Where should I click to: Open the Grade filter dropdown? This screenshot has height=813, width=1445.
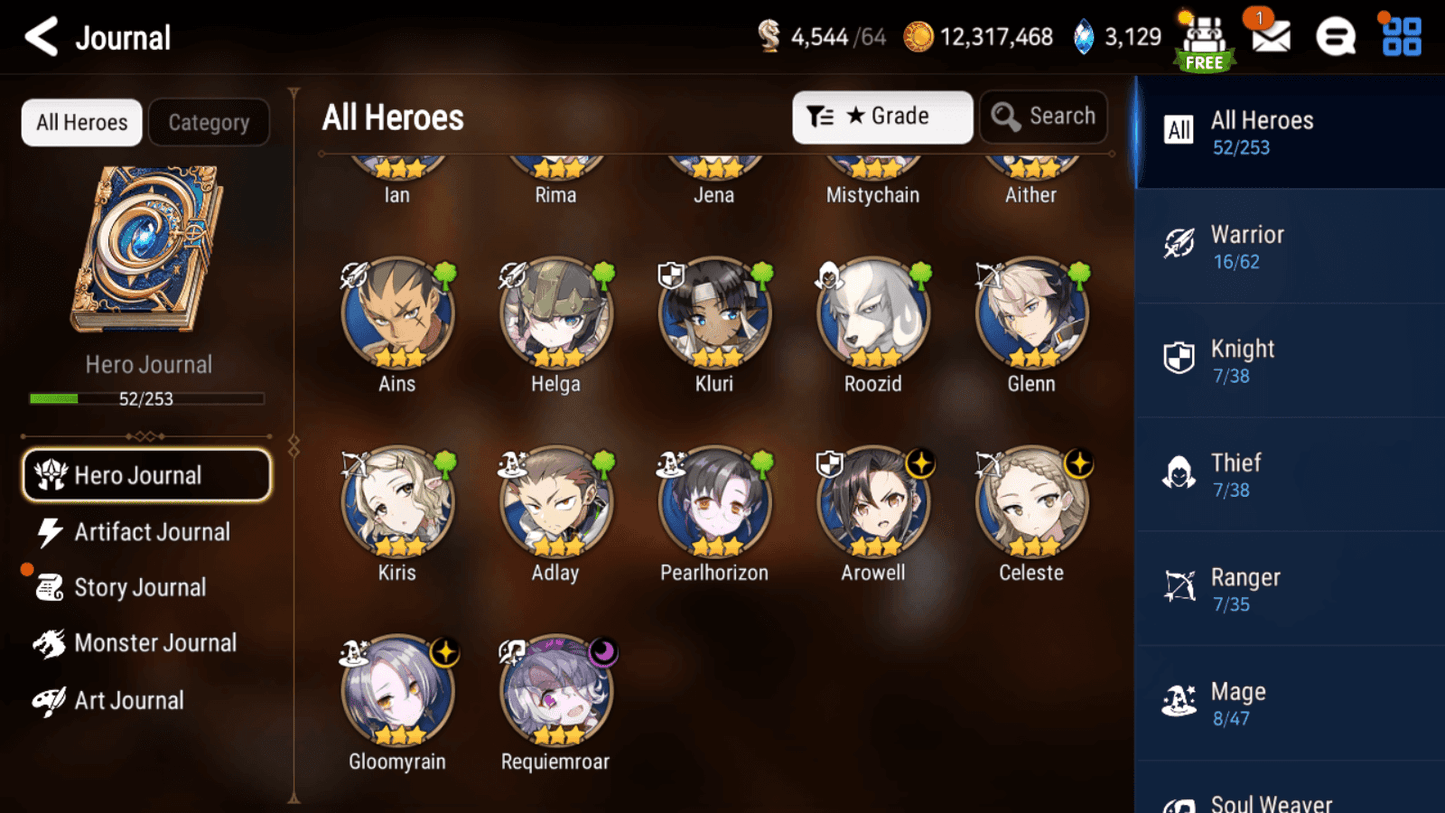tap(882, 116)
